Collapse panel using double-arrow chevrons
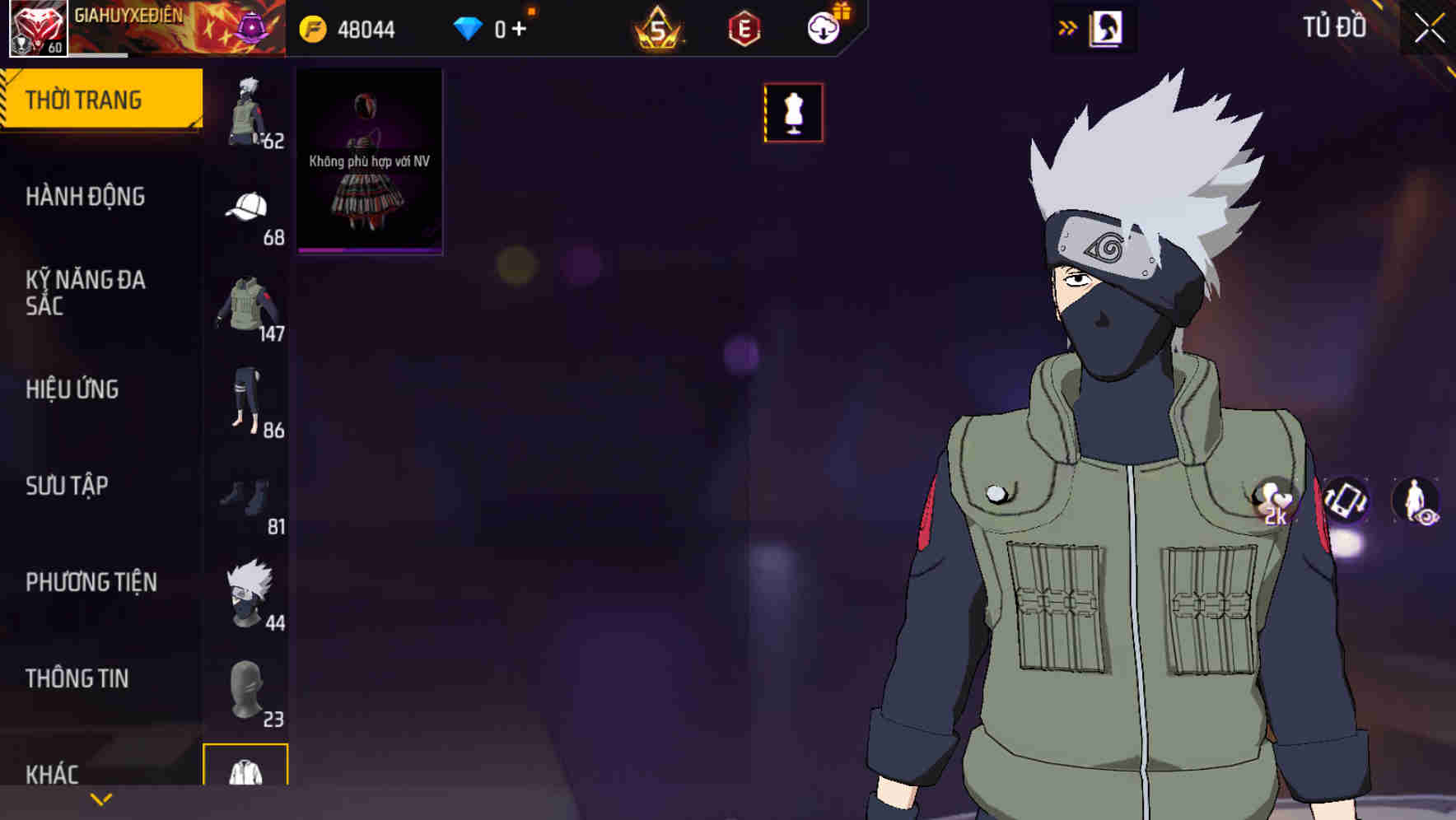Screen dimensions: 1456x820 click(1067, 26)
